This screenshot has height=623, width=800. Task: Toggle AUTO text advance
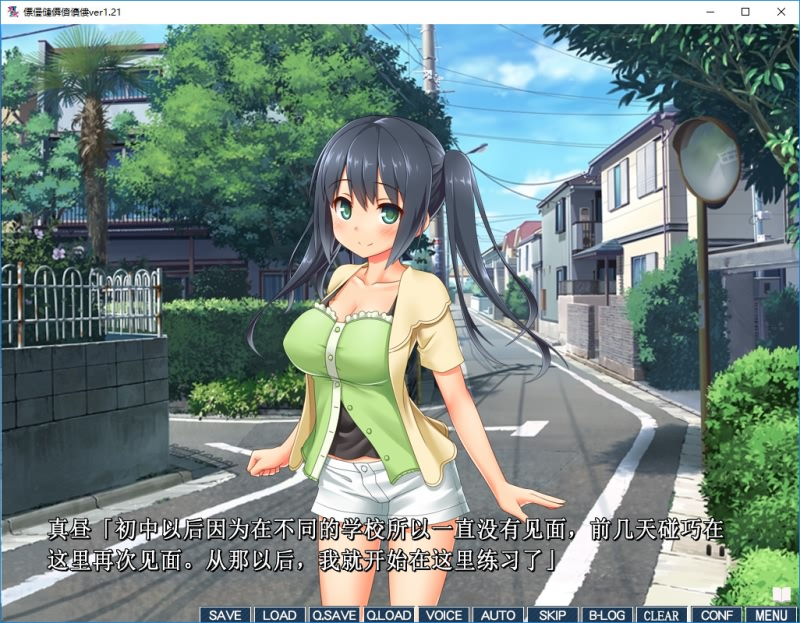(497, 615)
